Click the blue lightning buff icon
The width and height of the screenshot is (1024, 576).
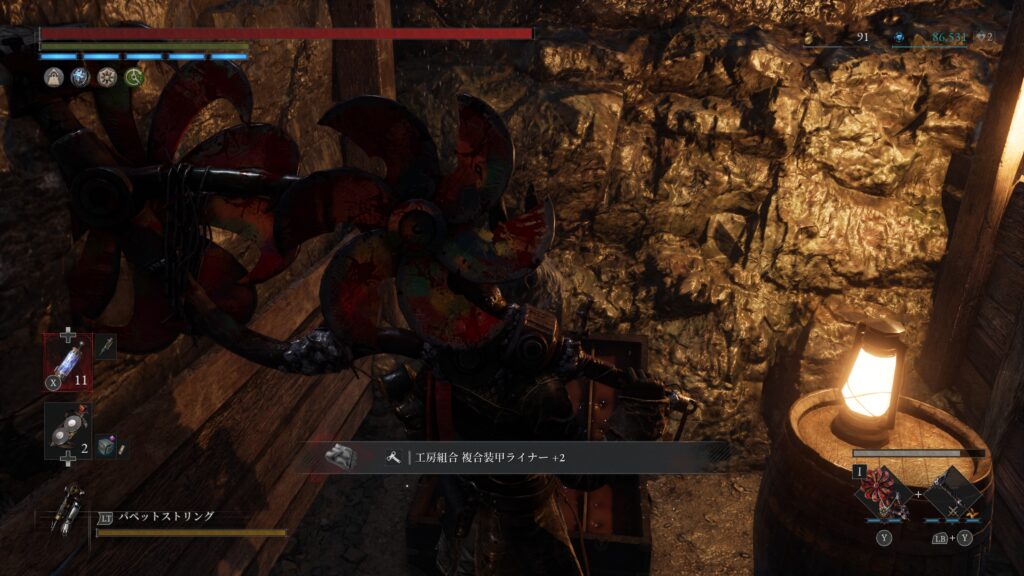81,77
